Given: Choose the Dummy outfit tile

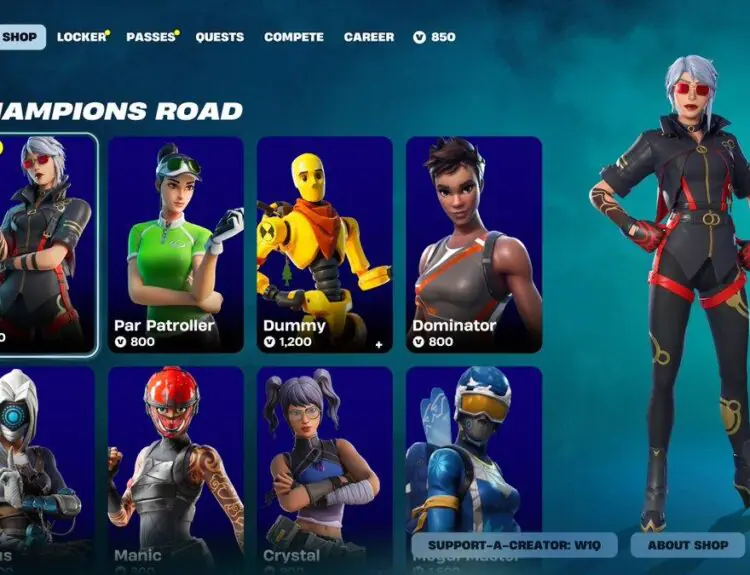Looking at the screenshot, I should [325, 244].
